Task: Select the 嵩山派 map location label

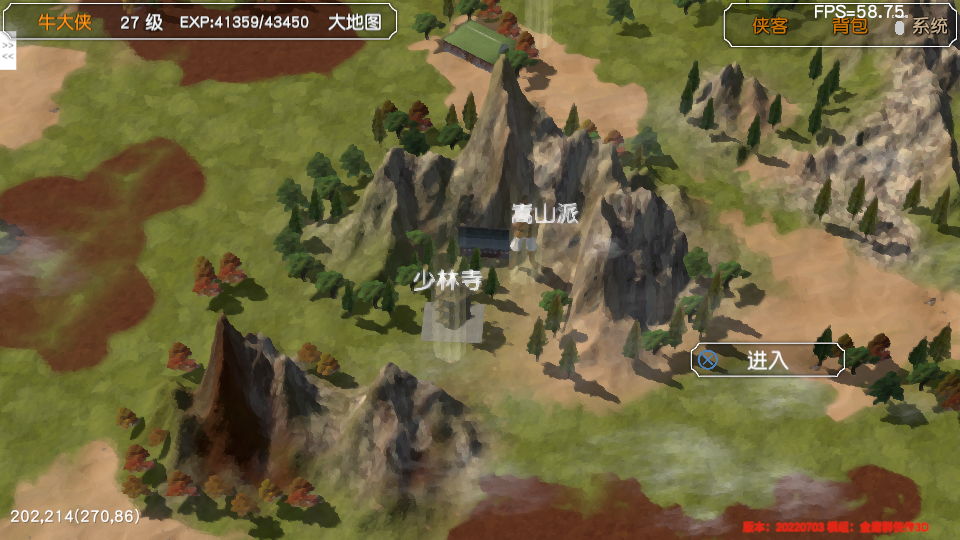Action: [545, 213]
